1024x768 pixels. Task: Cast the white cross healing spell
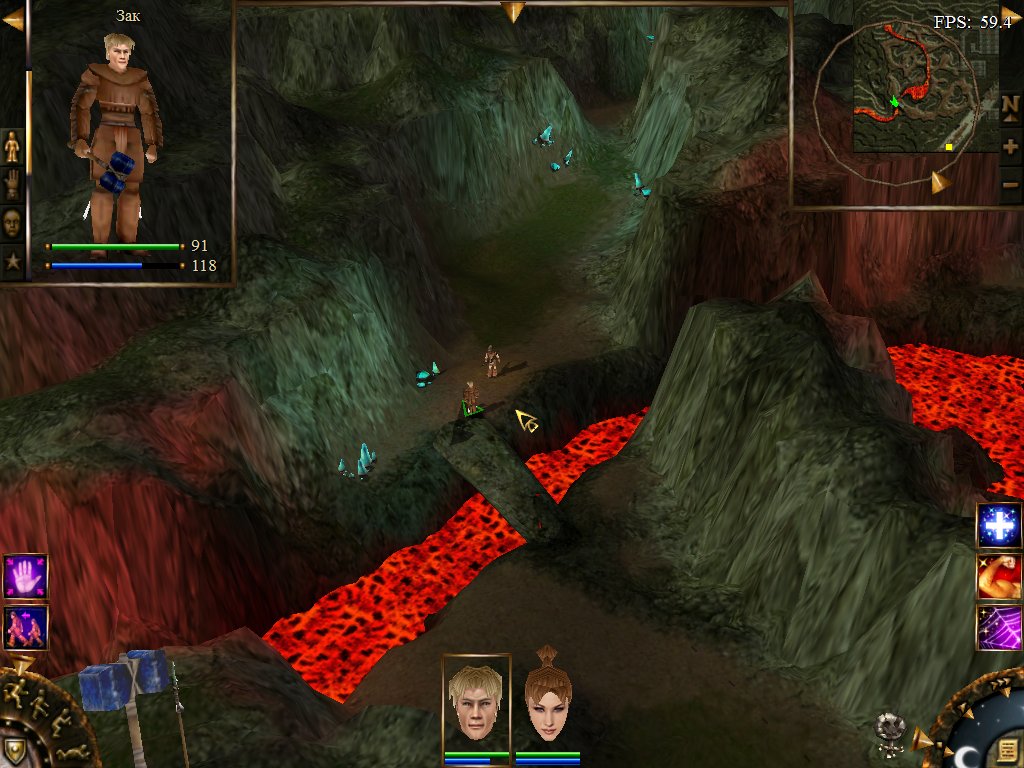coord(999,526)
